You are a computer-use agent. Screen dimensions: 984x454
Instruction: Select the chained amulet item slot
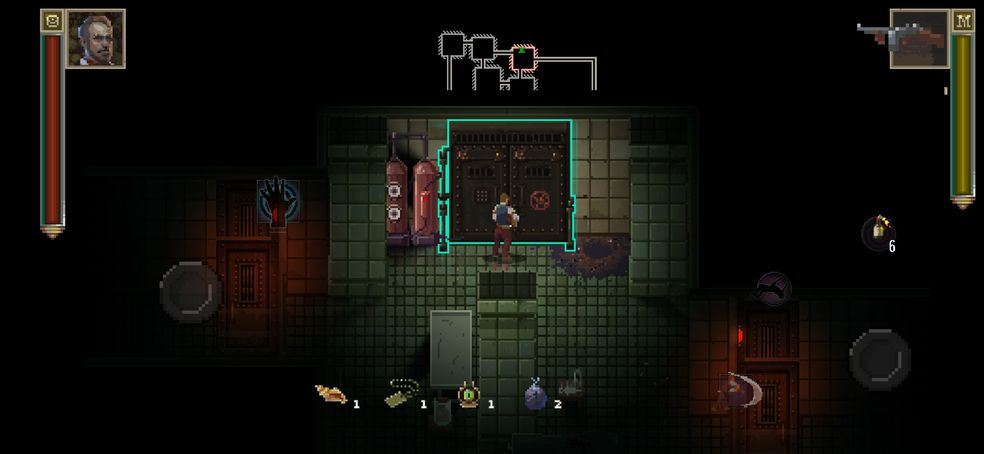point(402,393)
